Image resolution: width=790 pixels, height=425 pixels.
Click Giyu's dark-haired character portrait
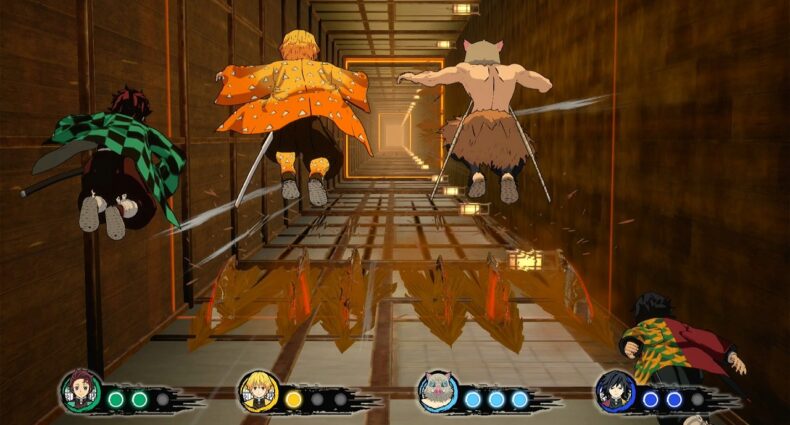coord(614,391)
